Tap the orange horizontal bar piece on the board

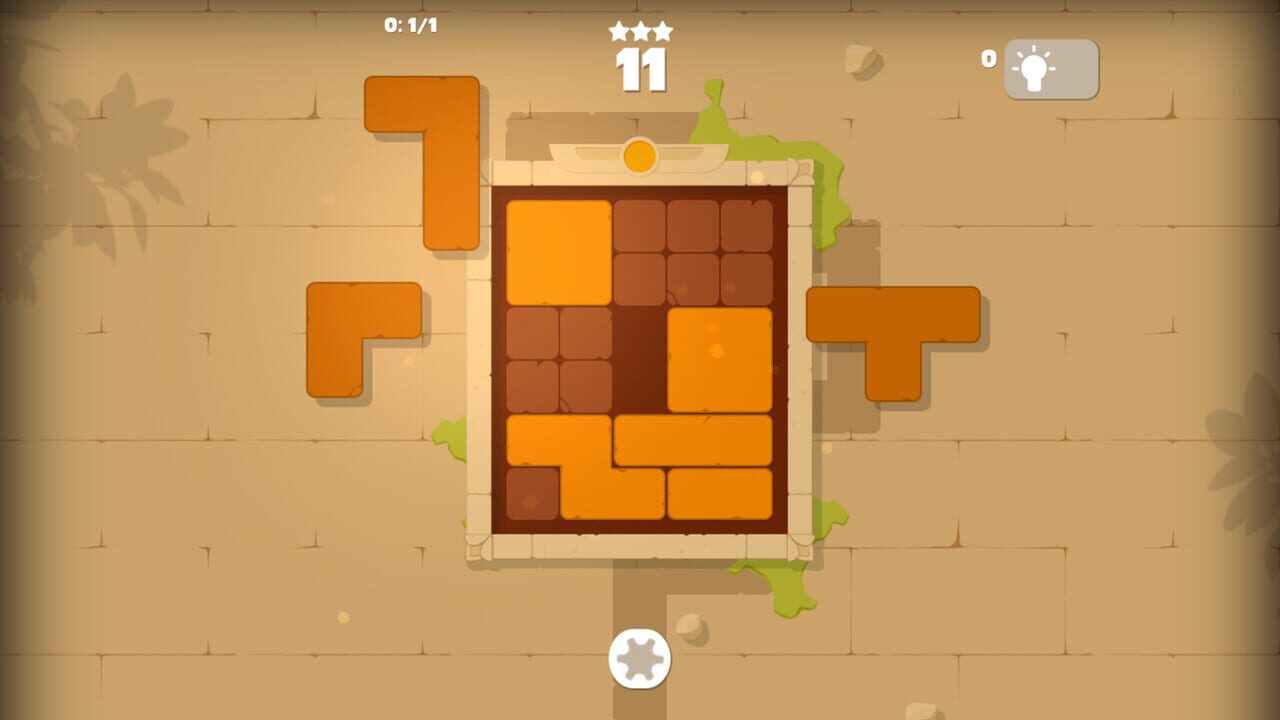point(690,440)
